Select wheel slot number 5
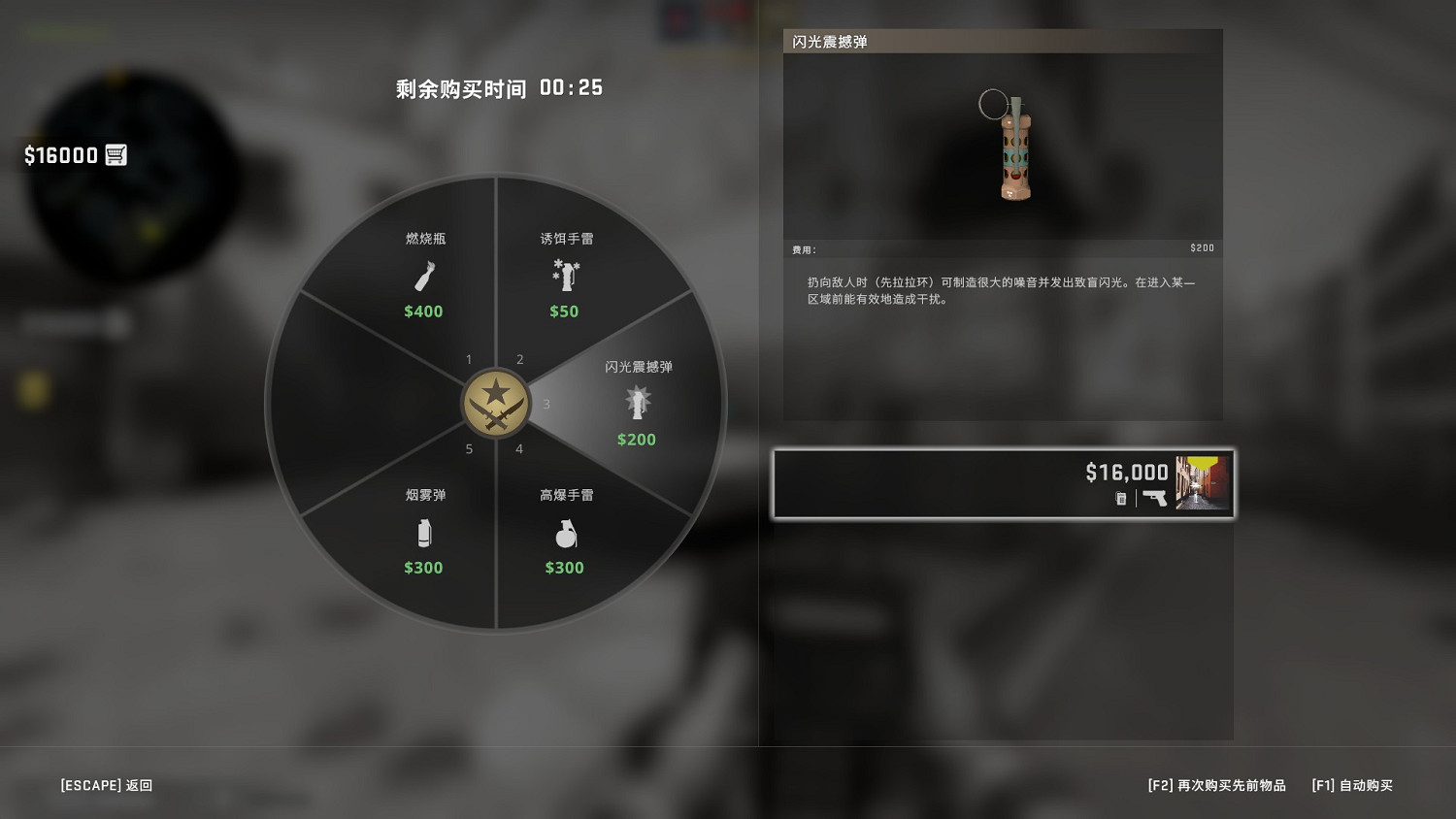The image size is (1456, 819). pos(469,449)
